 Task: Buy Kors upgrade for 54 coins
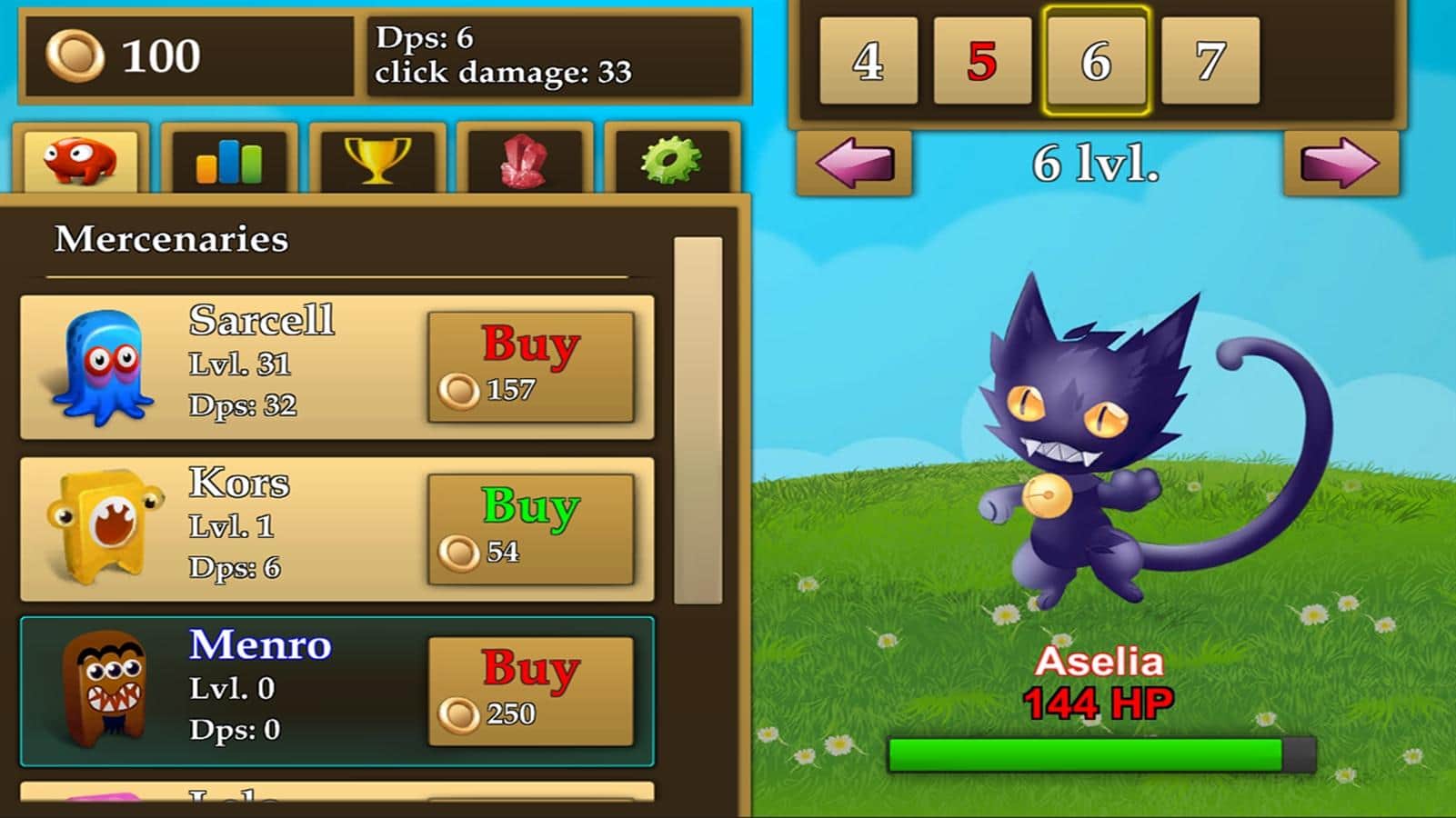531,529
